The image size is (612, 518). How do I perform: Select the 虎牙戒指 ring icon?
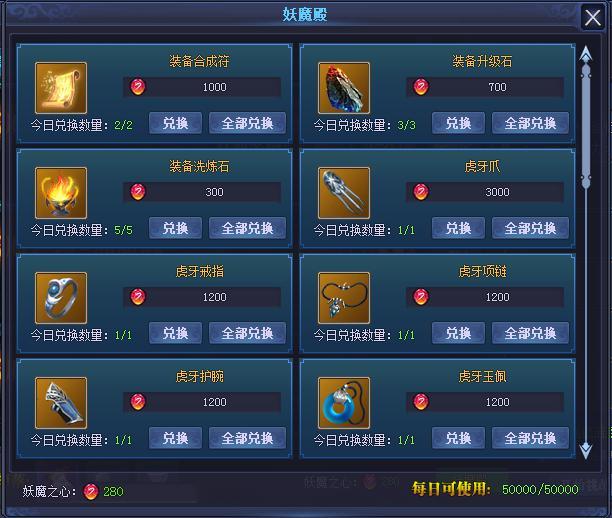point(61,298)
